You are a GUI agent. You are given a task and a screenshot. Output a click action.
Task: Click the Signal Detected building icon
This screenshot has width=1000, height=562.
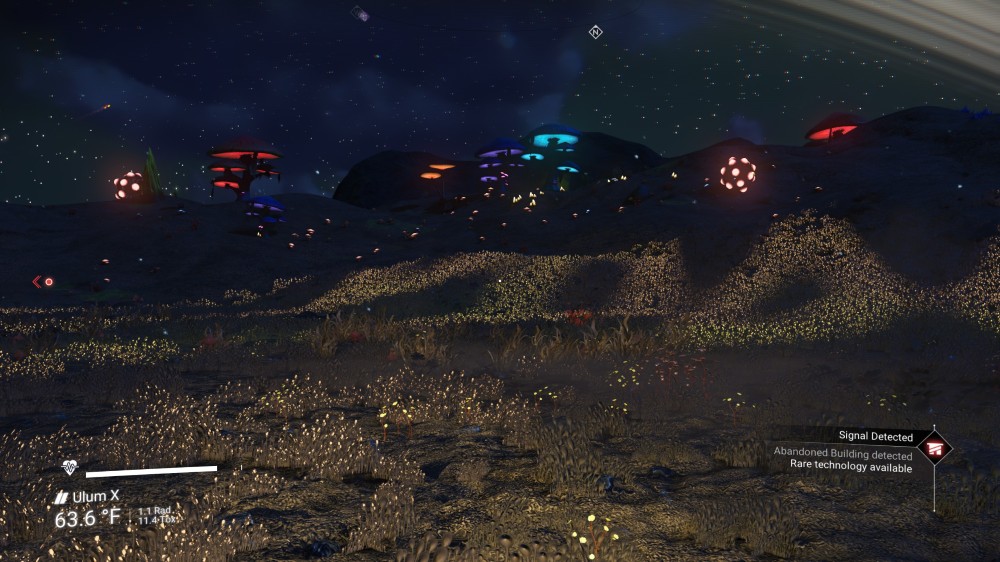[x=935, y=447]
